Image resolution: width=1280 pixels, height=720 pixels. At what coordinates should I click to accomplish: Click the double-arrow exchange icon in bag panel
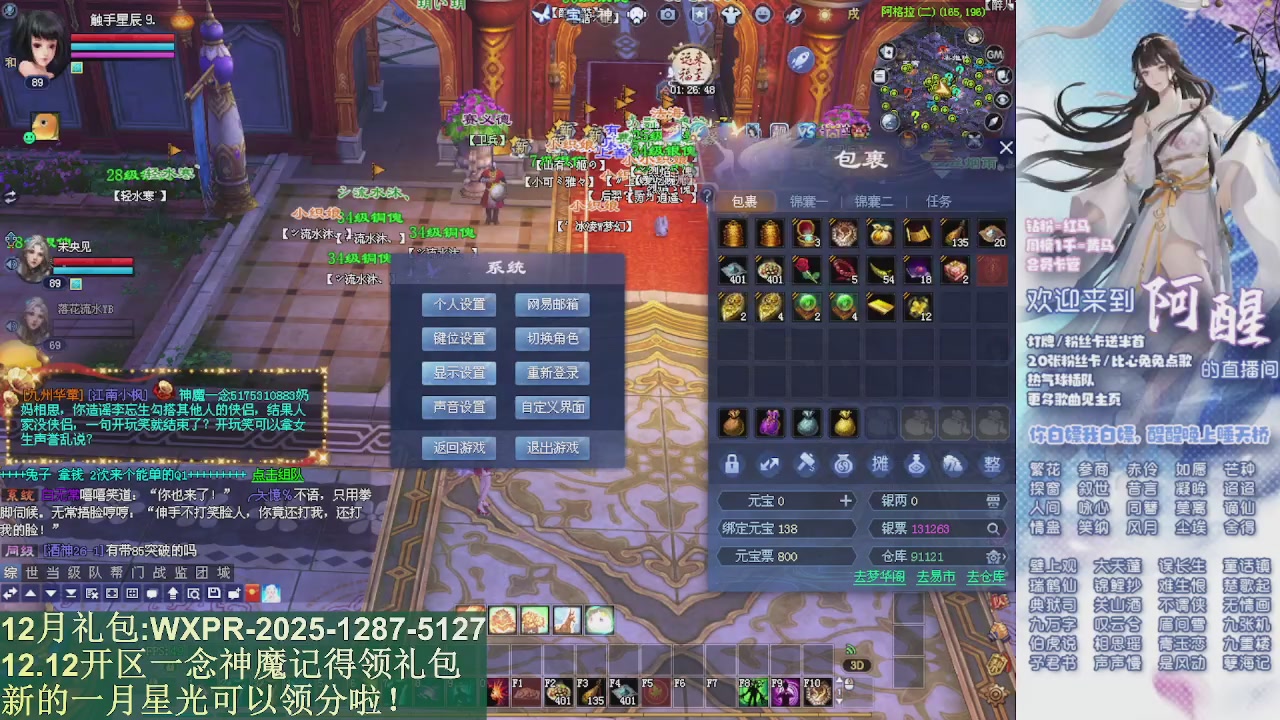[768, 465]
